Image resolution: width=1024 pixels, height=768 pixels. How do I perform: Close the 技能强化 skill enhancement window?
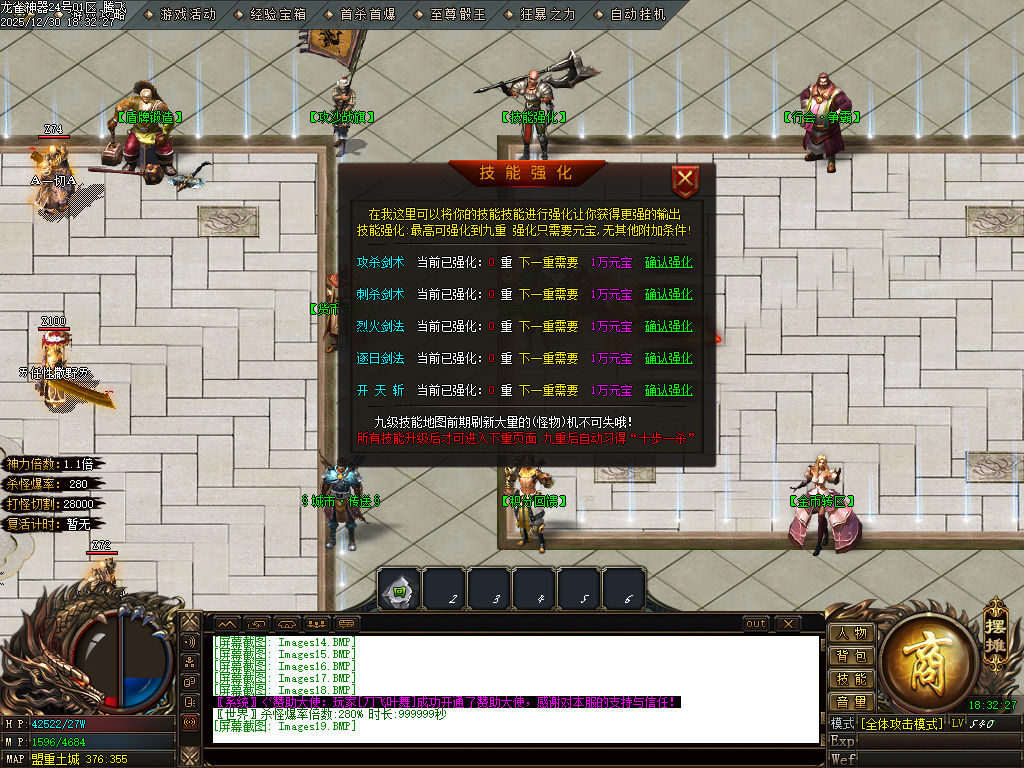(685, 181)
